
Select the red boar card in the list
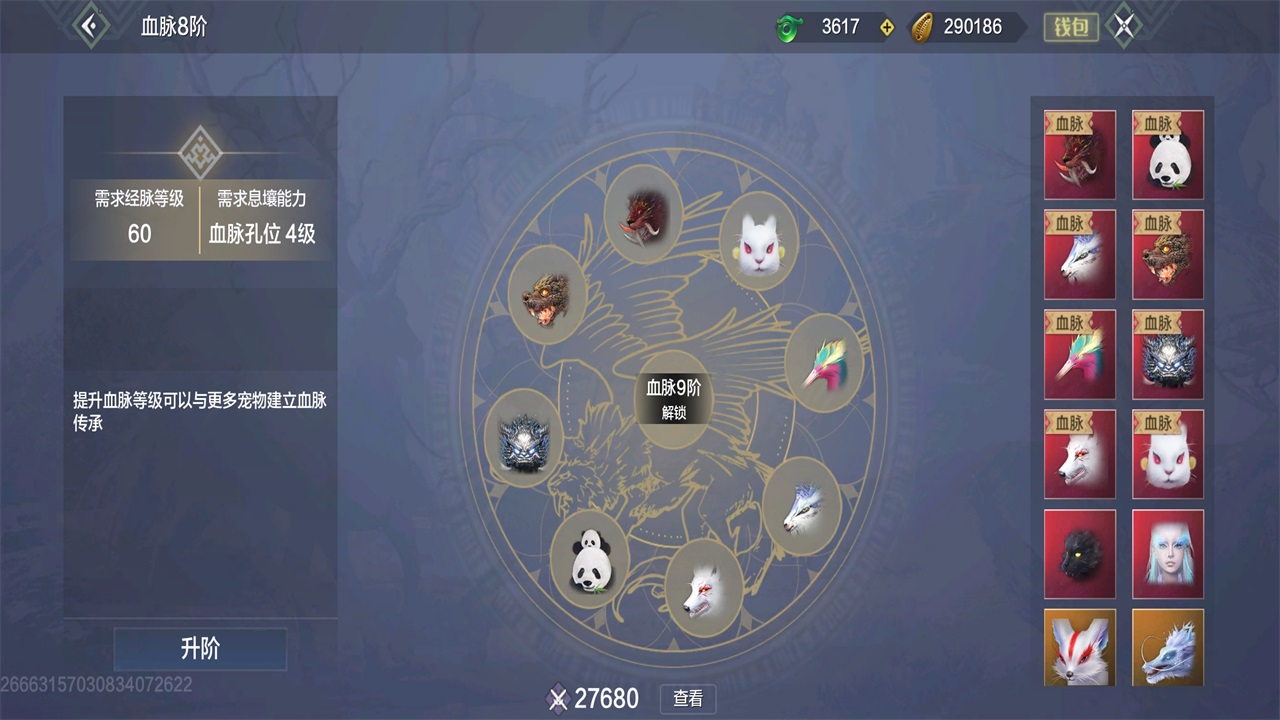[x=1080, y=154]
